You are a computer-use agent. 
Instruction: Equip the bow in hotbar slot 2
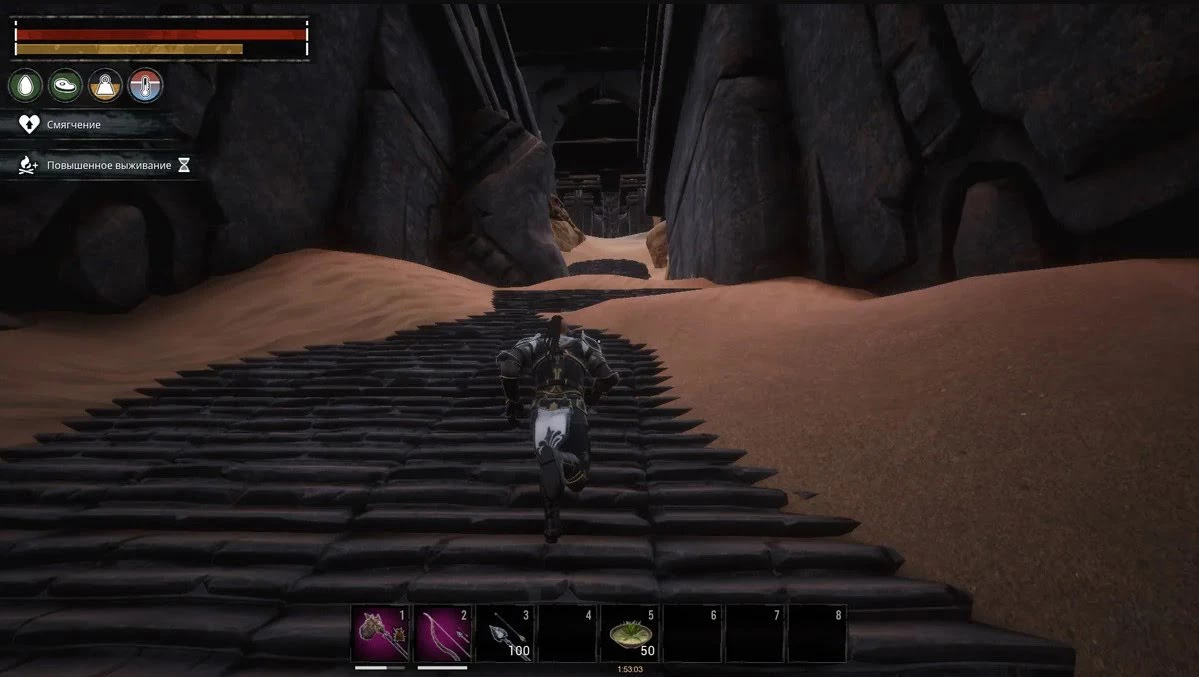coord(442,633)
